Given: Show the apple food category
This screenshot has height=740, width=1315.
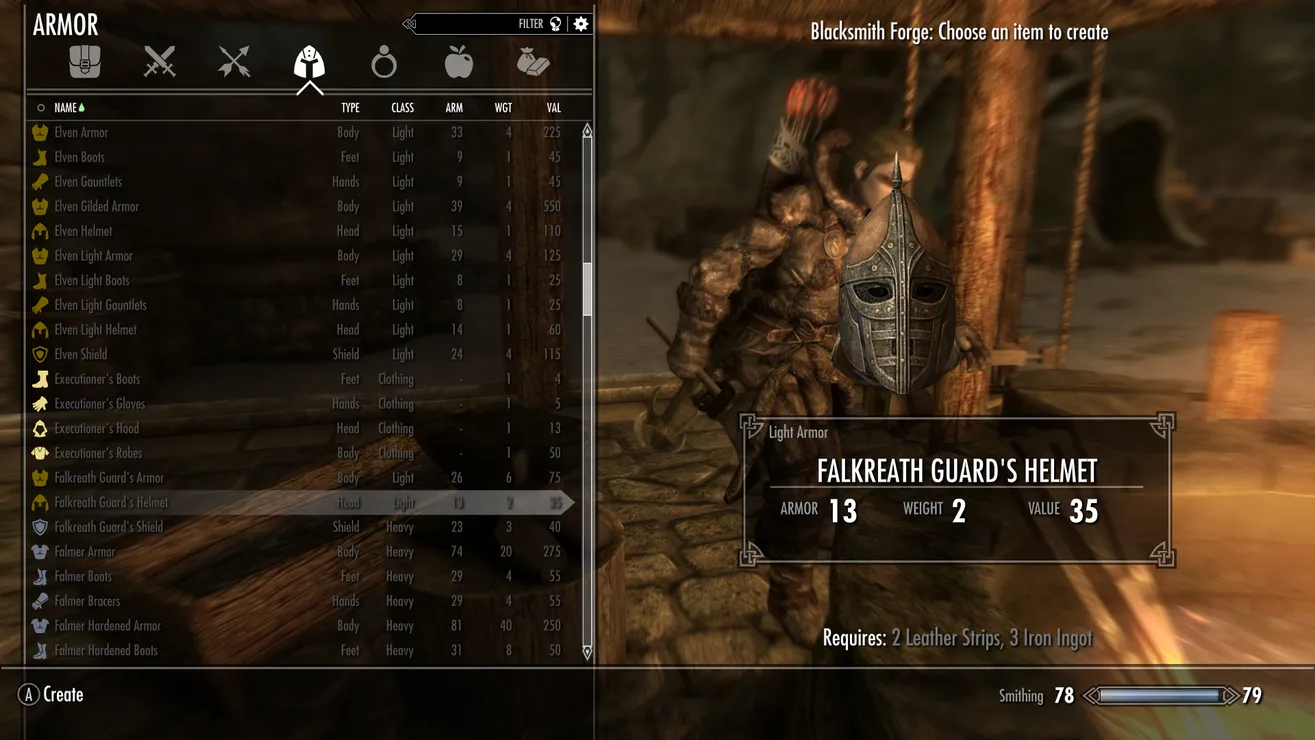Looking at the screenshot, I should coord(458,63).
